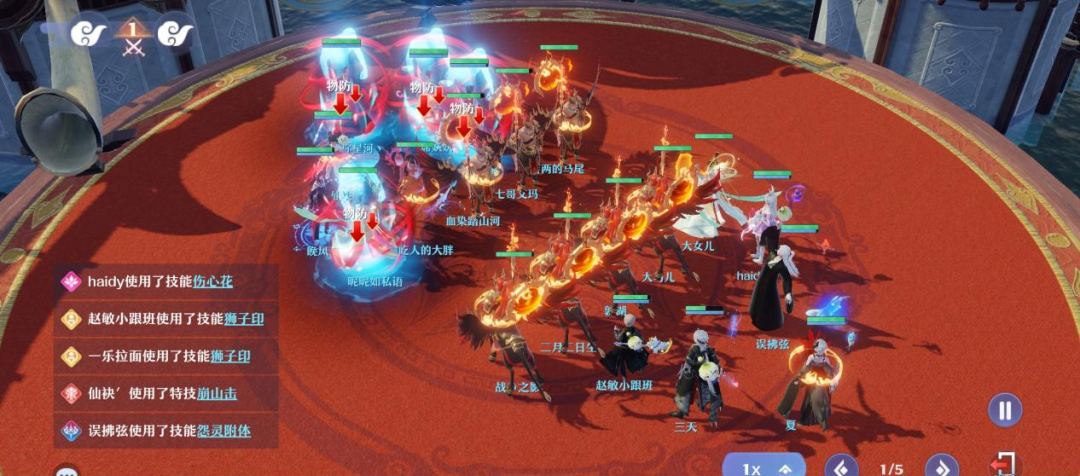Pause the battle replay

1005,410
